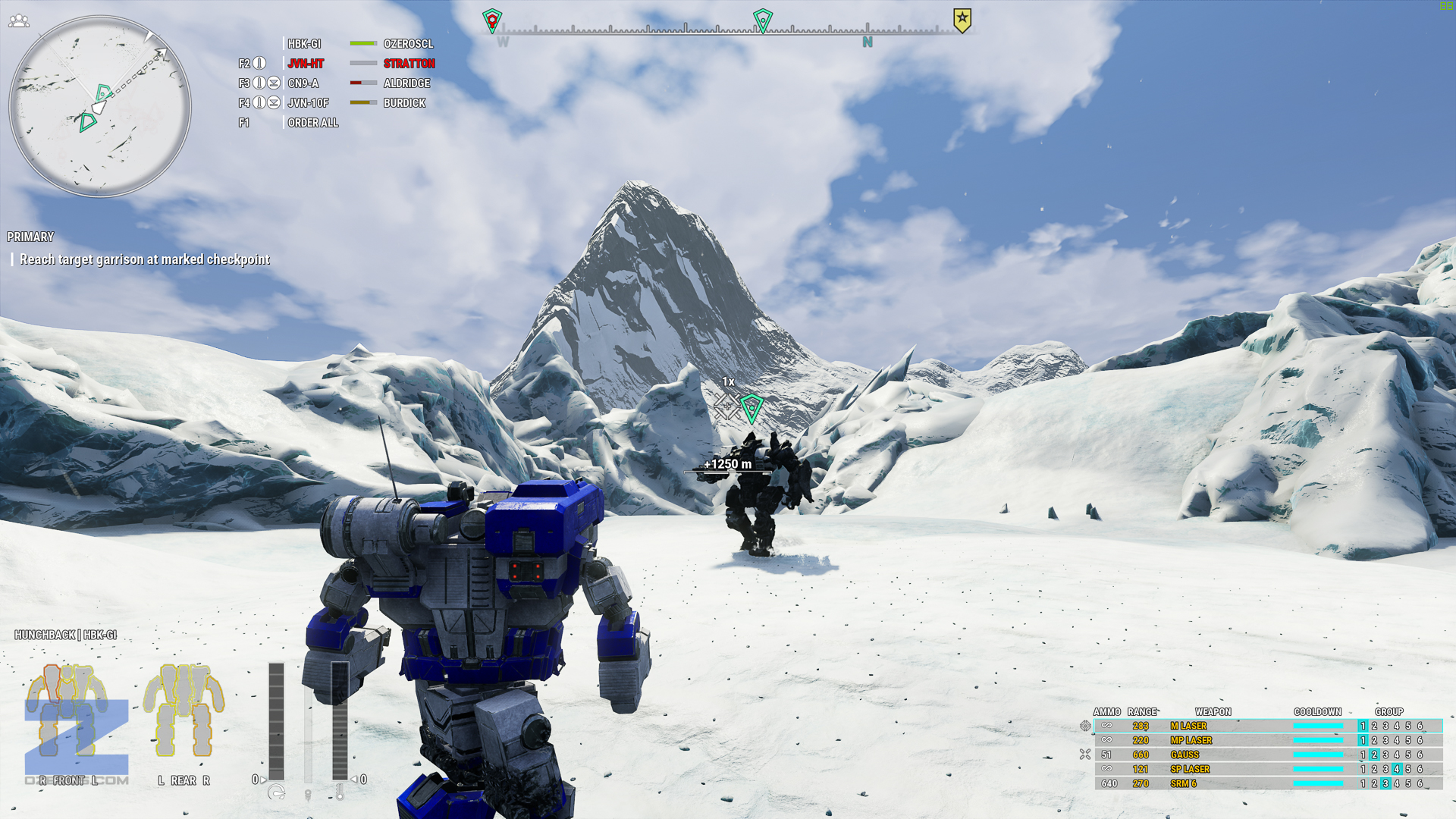The height and width of the screenshot is (819, 1456).
Task: Select the rear armor mech diagram
Action: (184, 711)
